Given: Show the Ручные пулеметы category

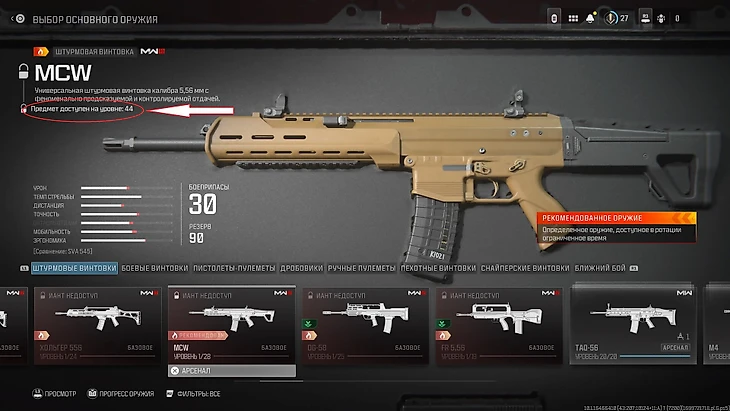Looking at the screenshot, I should [x=363, y=268].
